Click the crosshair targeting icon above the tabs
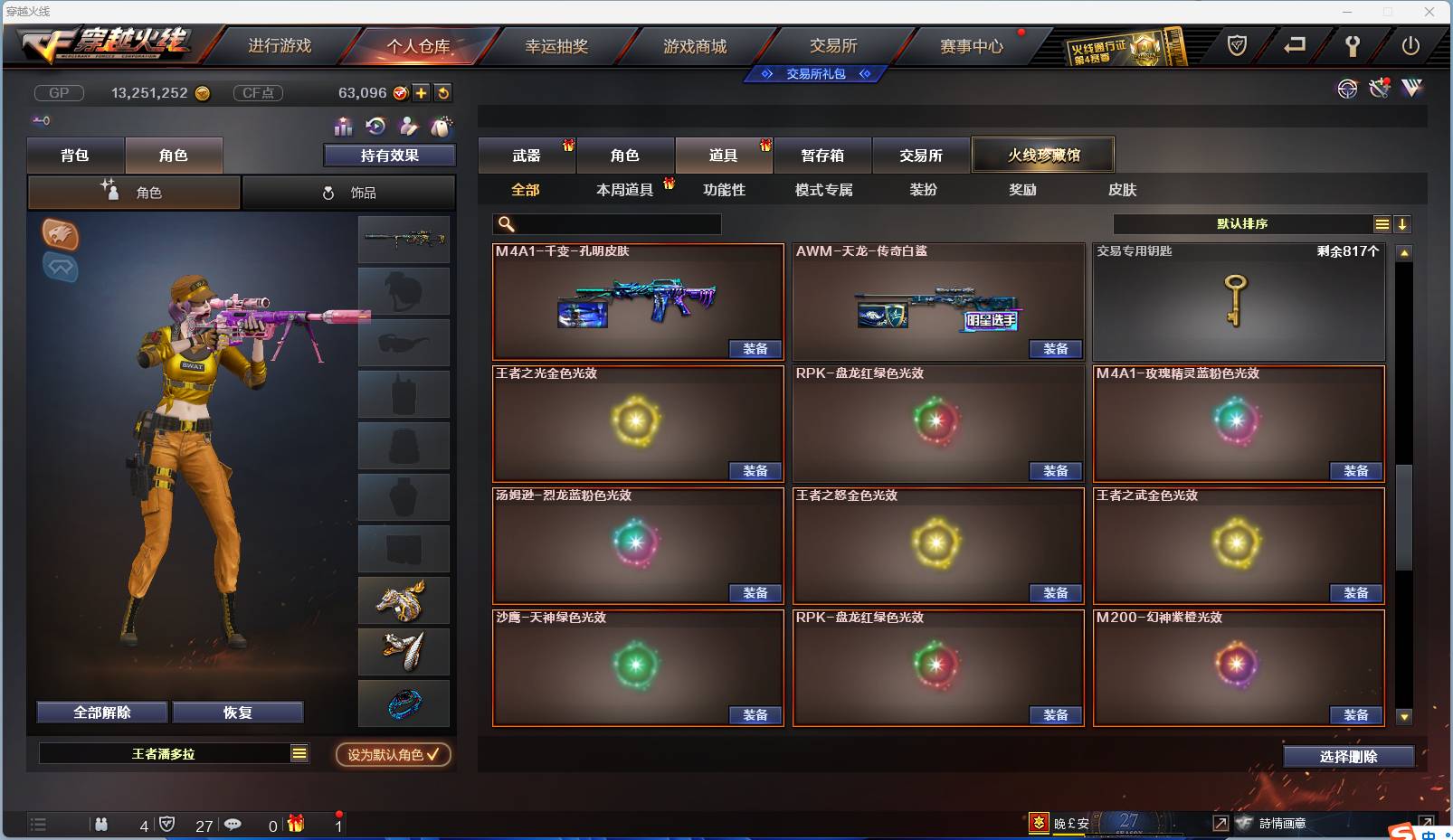This screenshot has width=1453, height=840. click(1347, 89)
